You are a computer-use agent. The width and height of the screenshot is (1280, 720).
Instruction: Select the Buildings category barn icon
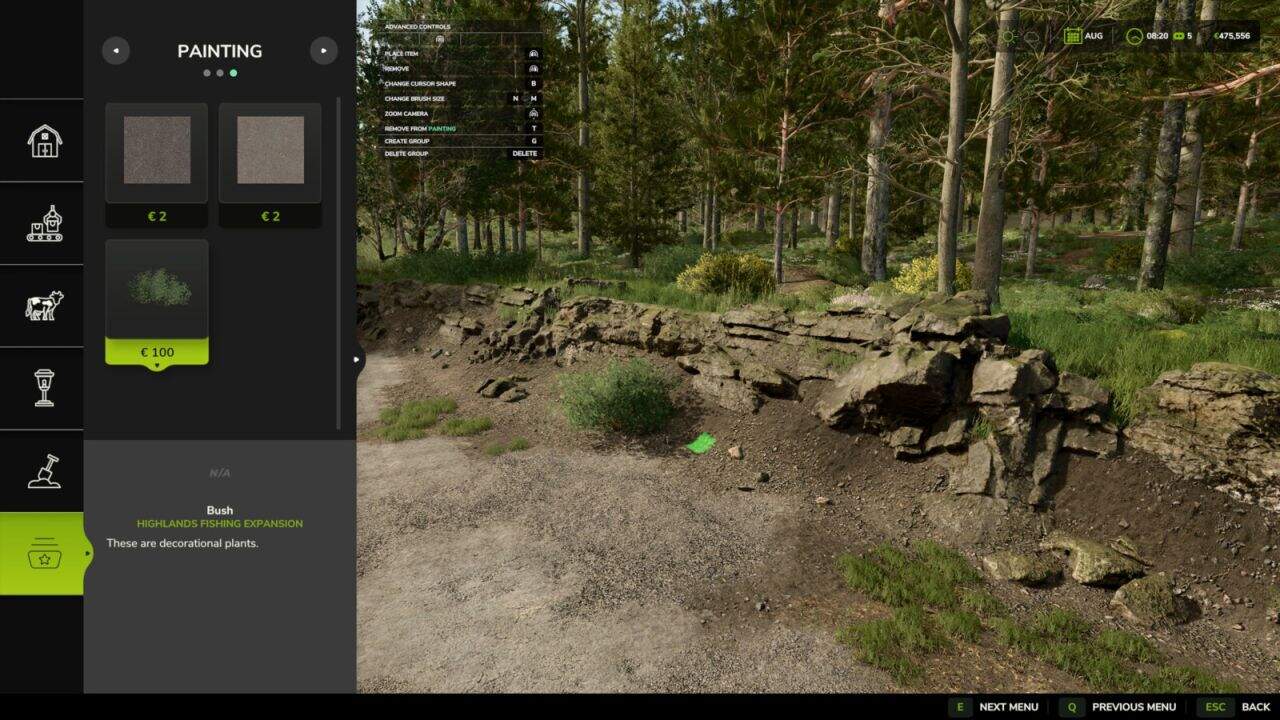(42, 142)
